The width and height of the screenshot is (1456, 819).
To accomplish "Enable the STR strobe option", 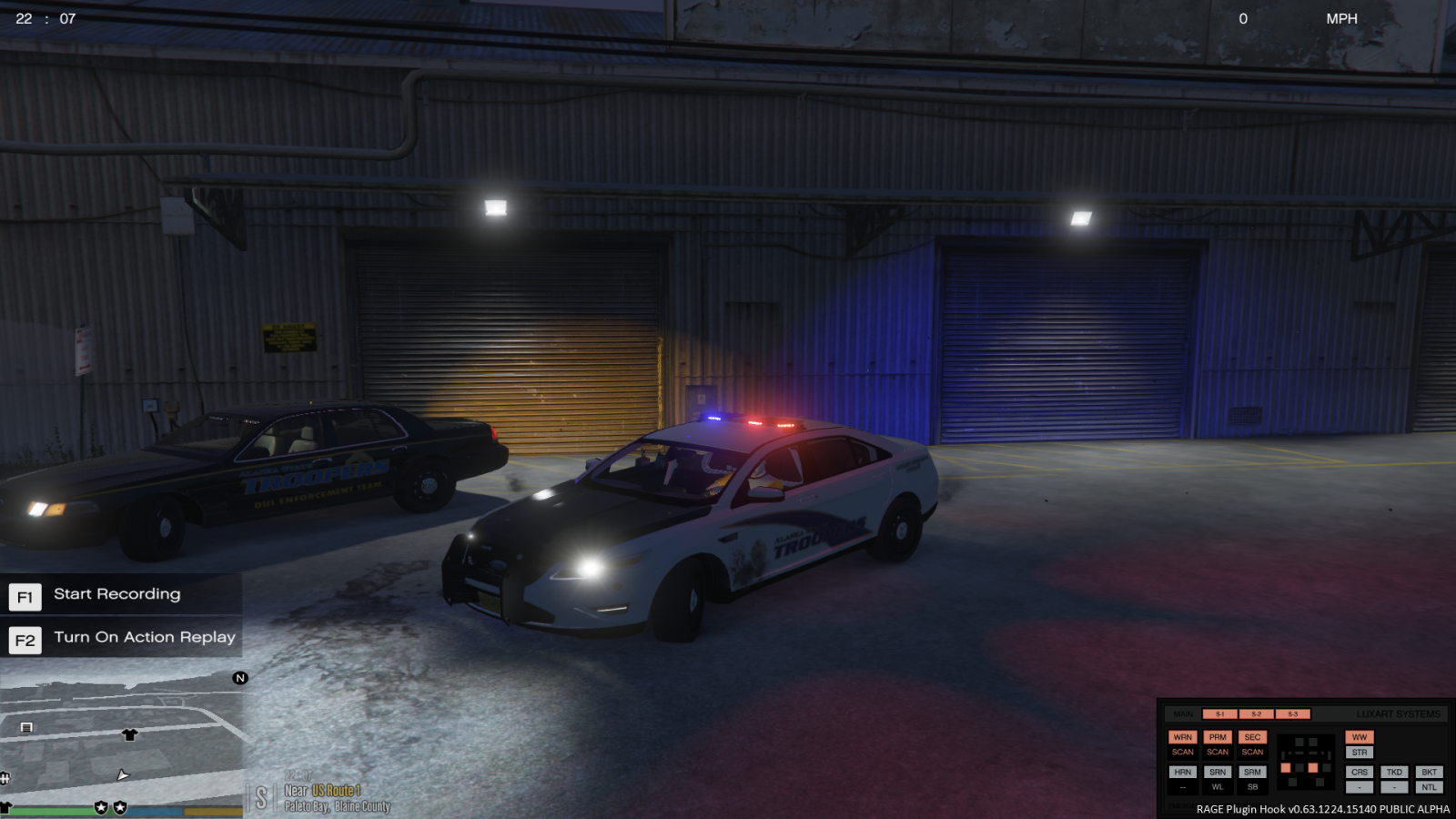I will click(x=1360, y=752).
